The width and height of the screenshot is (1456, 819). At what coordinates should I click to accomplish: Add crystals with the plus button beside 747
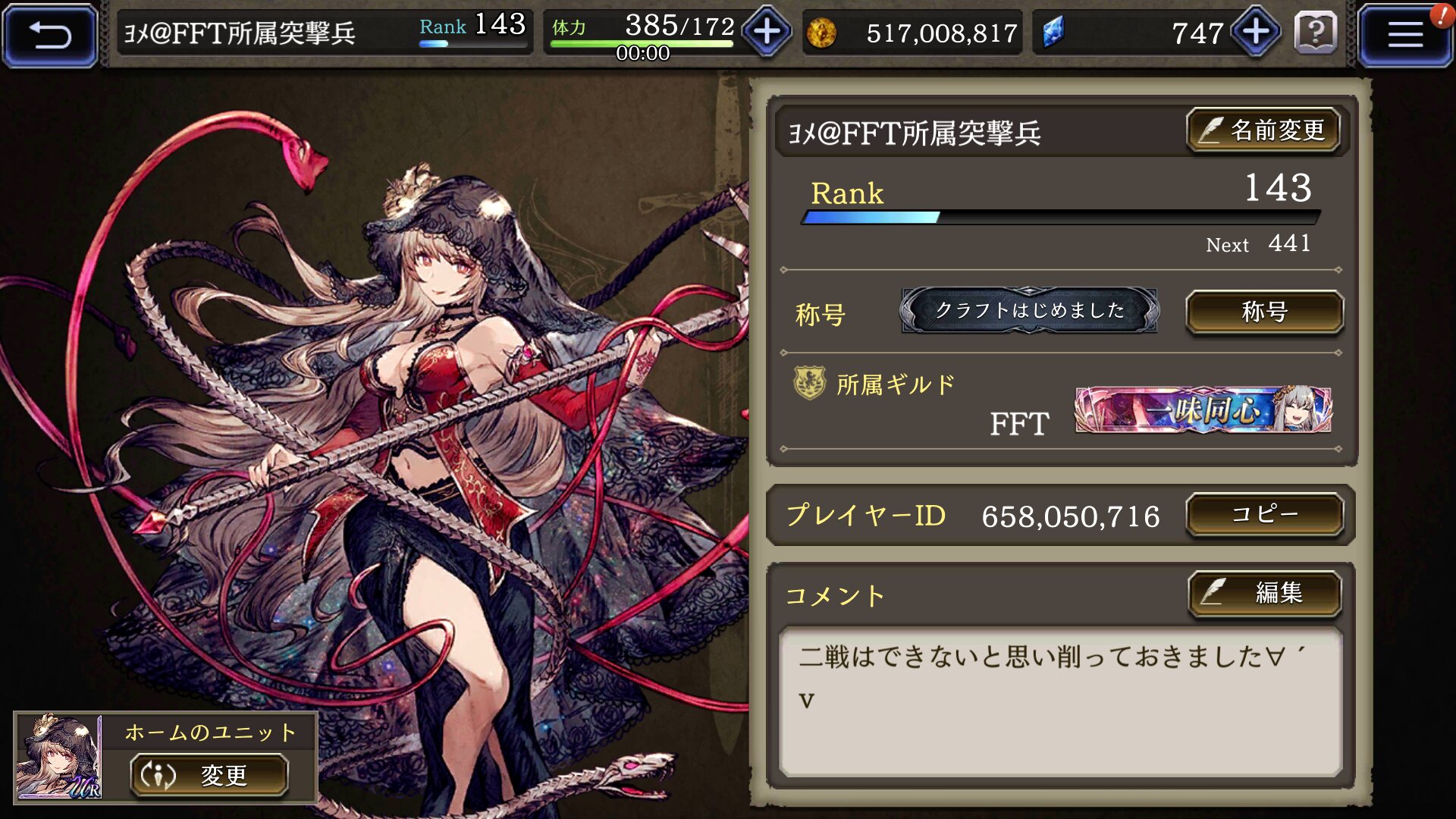(1256, 33)
